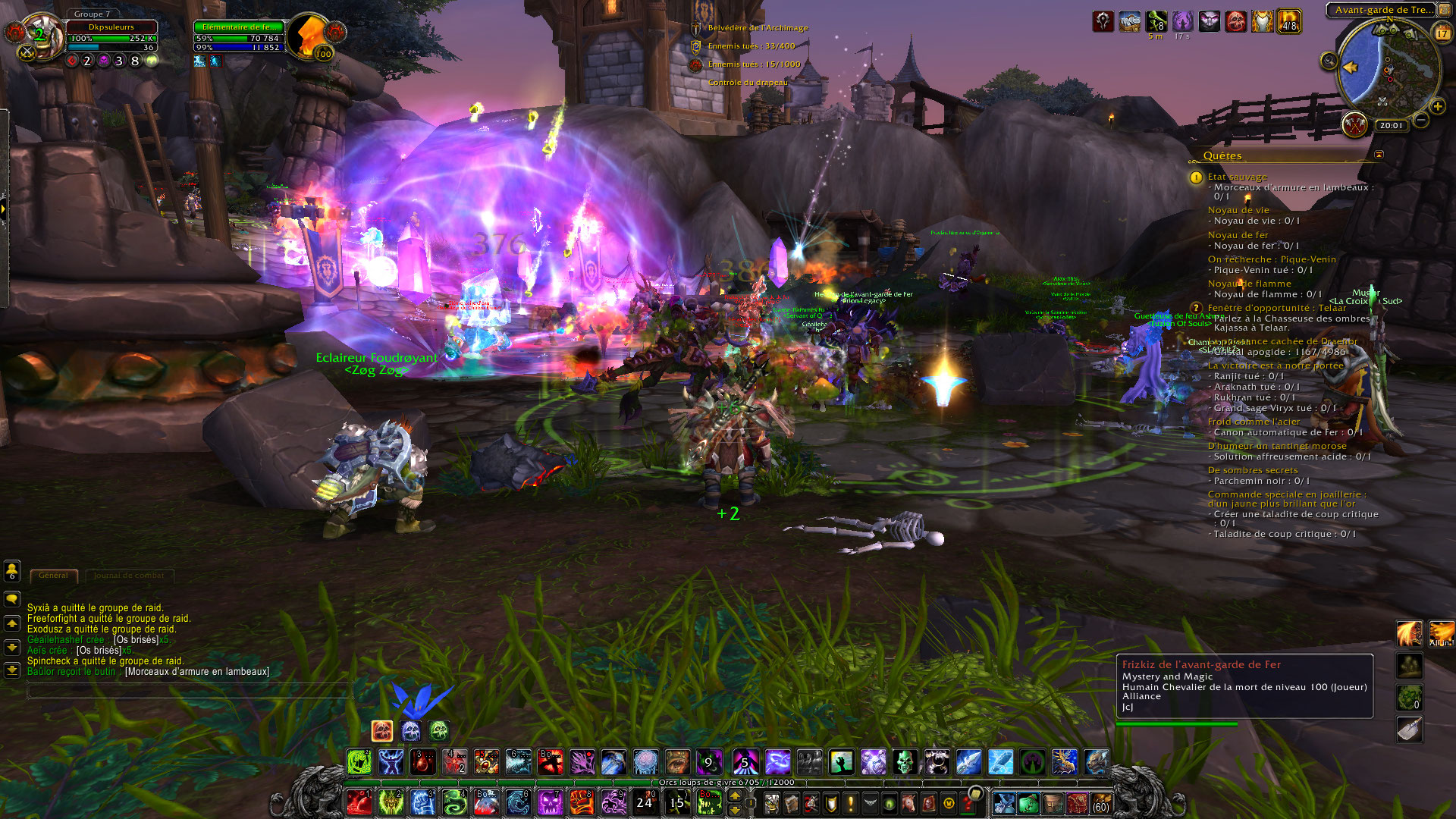Switch to the Général chat tab
Screen dimensions: 1456x819
[53, 576]
